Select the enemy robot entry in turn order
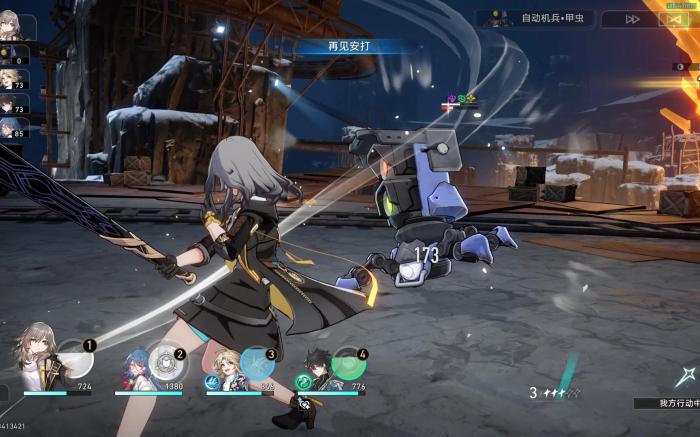 12,55
